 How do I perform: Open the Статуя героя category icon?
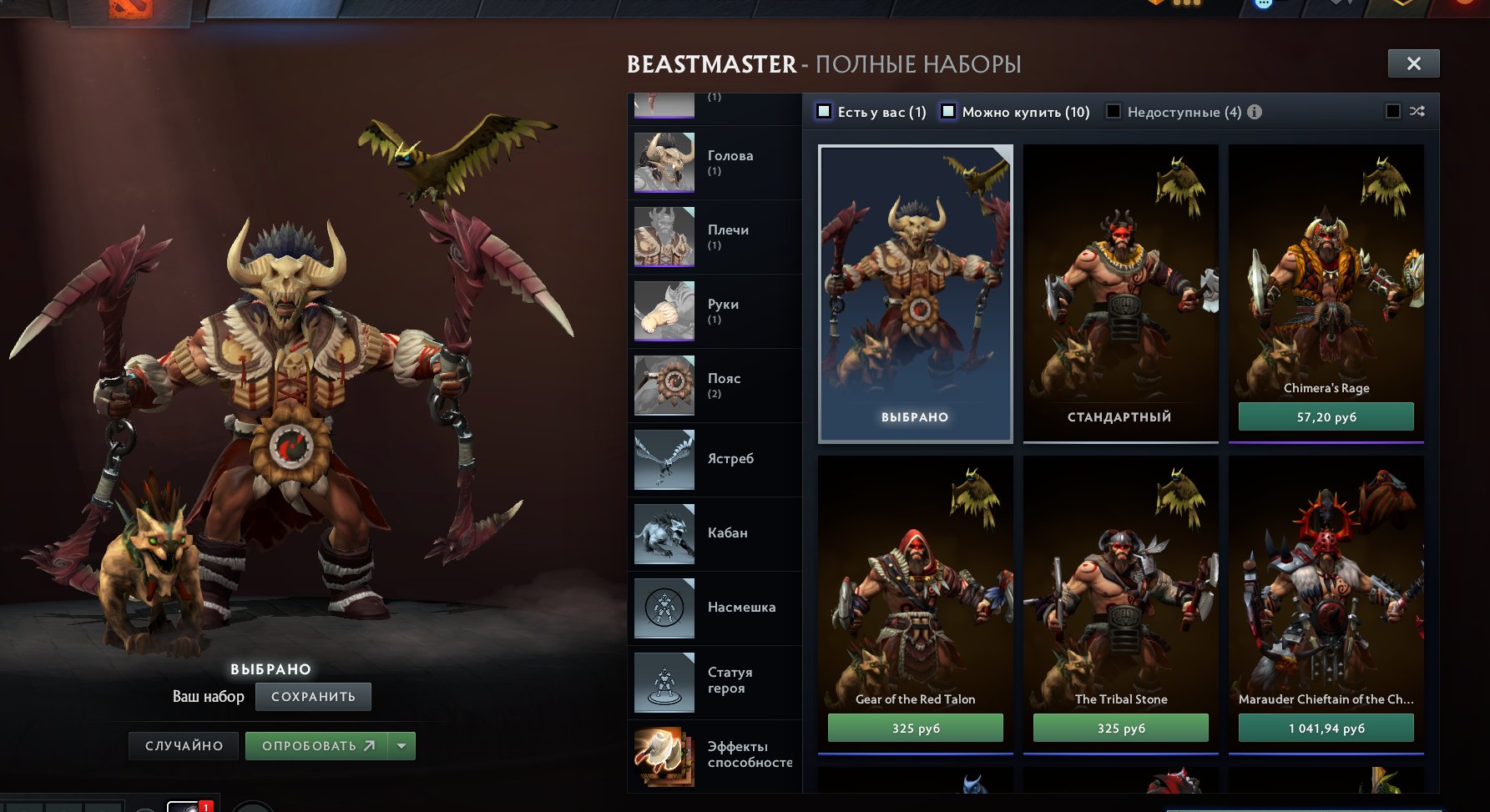(664, 682)
